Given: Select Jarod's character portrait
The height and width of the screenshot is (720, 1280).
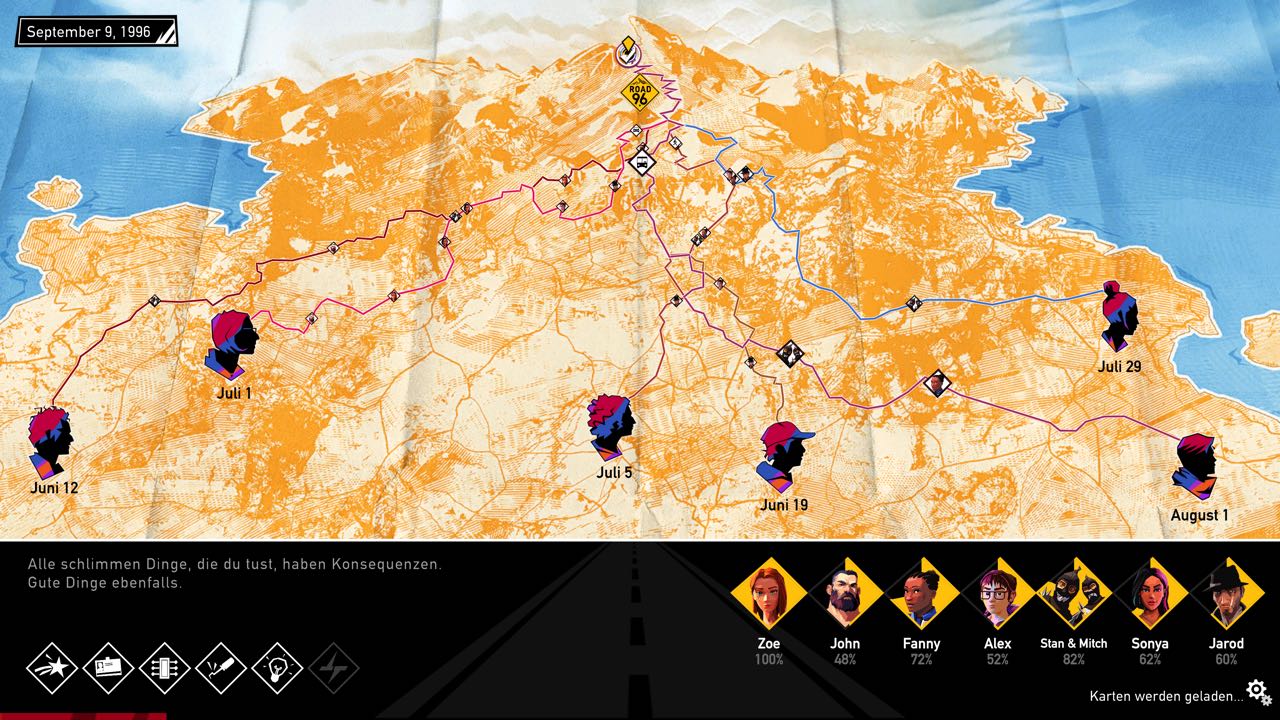Looking at the screenshot, I should tap(1225, 596).
